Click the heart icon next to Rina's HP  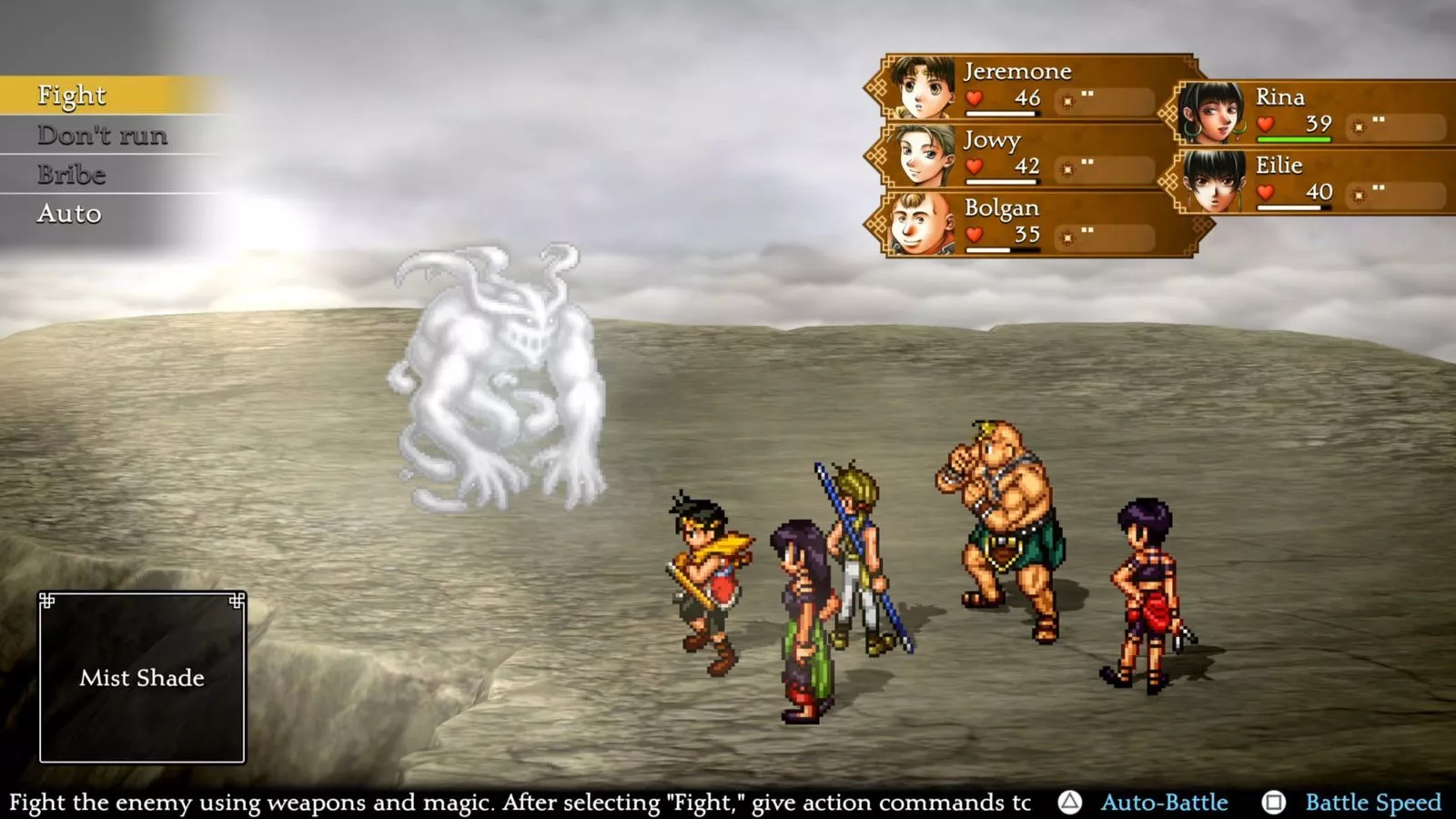coord(1264,125)
